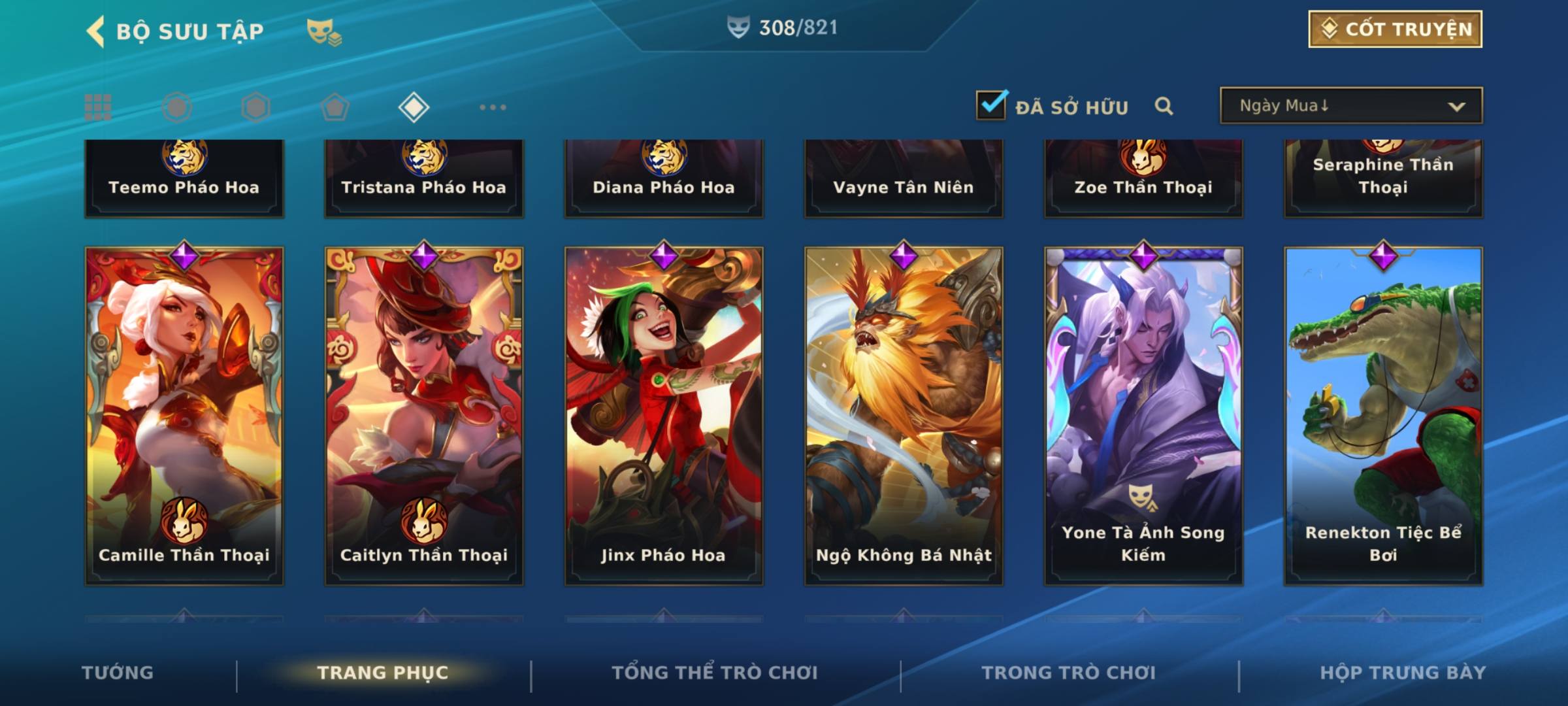Viewport: 1568px width, 706px height.
Task: Select Yone Tà Ảnh Song Kiếm skin
Action: (x=1143, y=416)
